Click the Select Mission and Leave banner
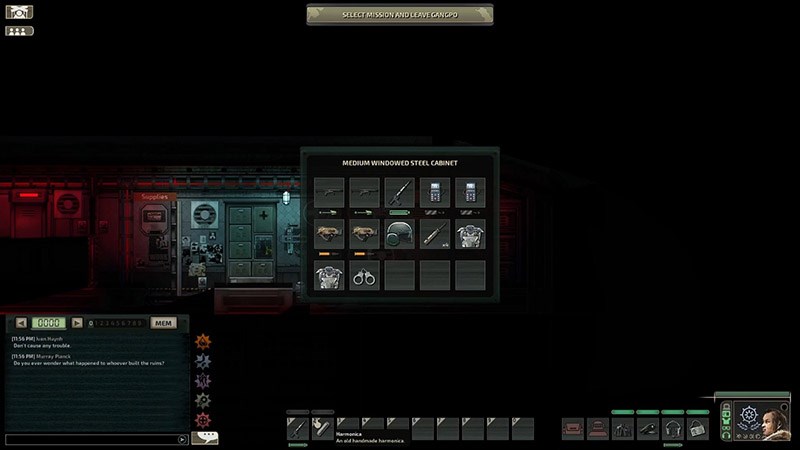Image resolution: width=800 pixels, height=450 pixels. tap(399, 14)
